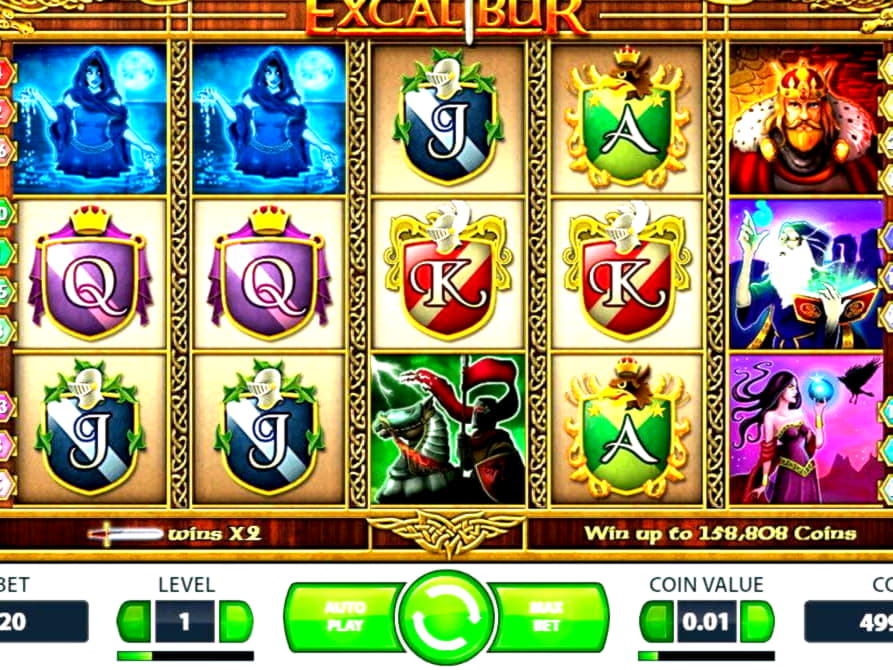This screenshot has width=893, height=670.
Task: Raise the Coin Value with the right arrow
Action: (757, 621)
